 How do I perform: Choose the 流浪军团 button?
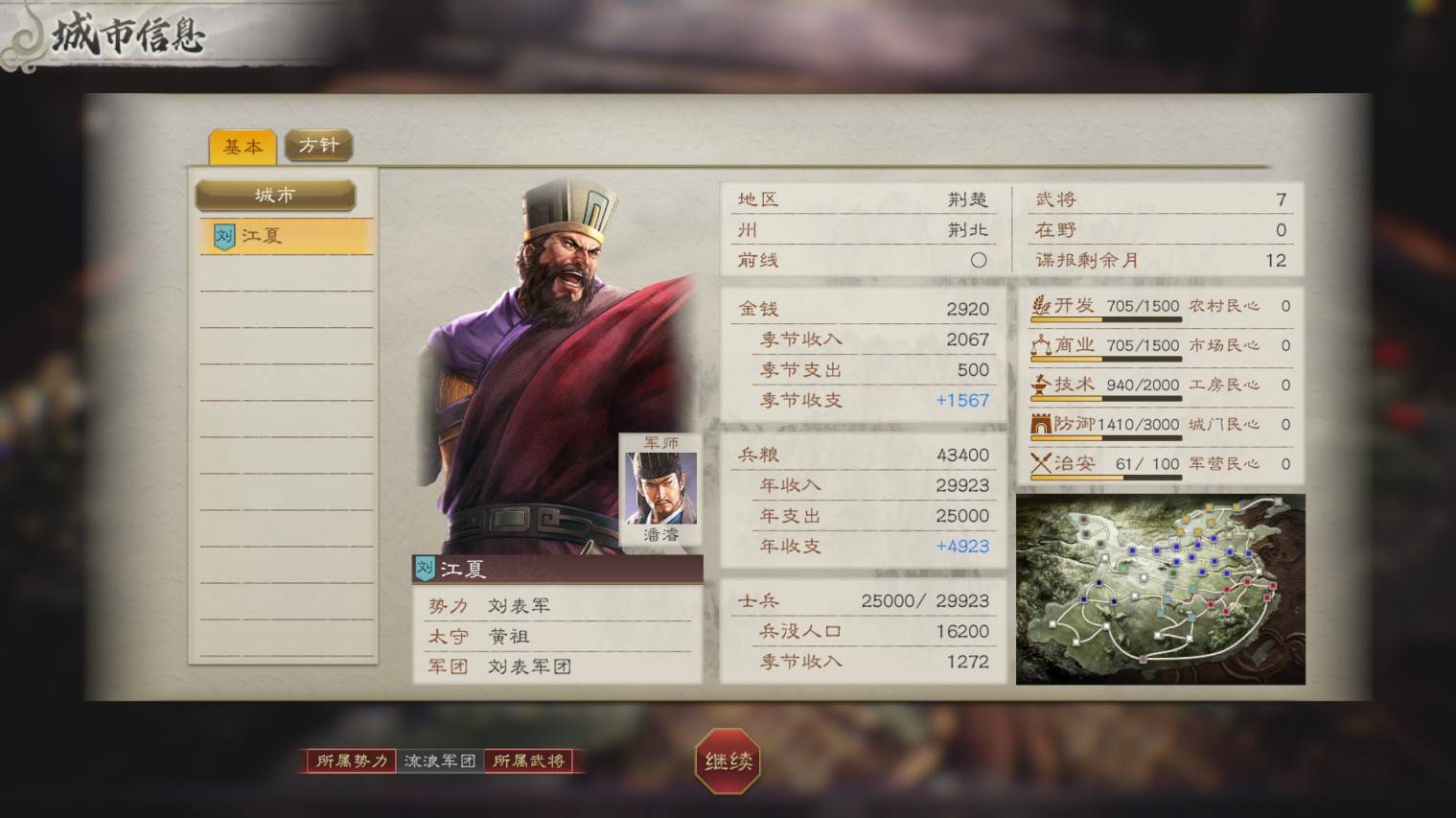pos(440,761)
